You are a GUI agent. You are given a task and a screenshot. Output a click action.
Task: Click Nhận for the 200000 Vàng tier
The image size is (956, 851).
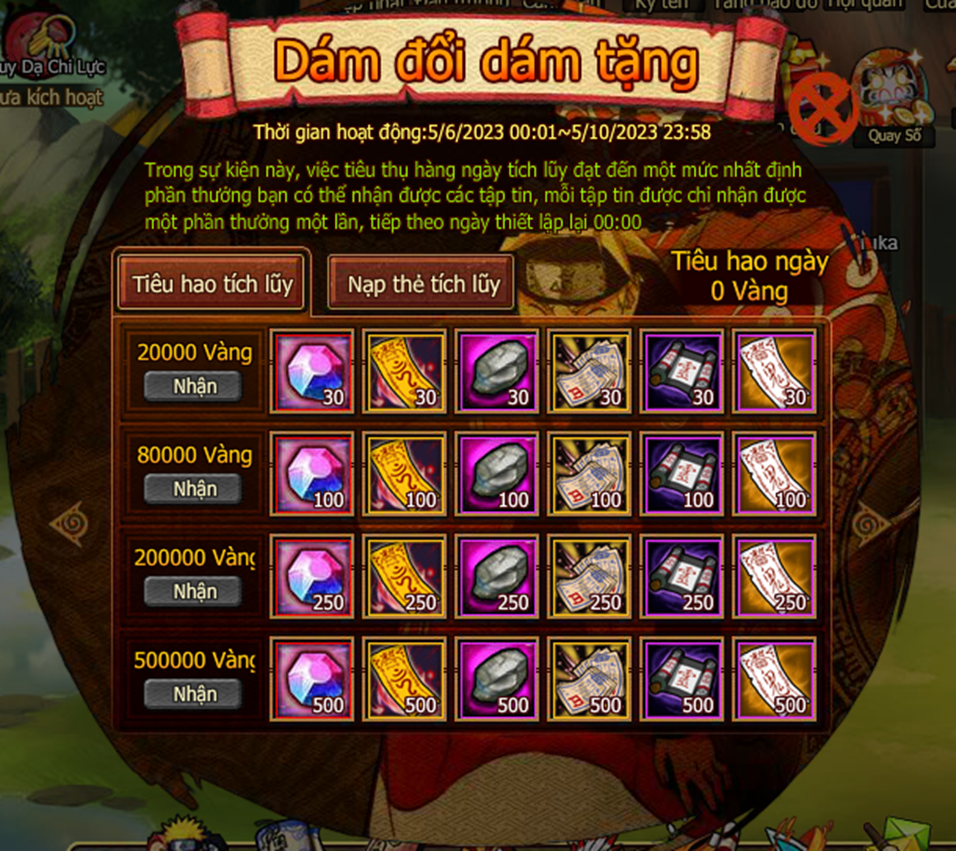[x=194, y=591]
